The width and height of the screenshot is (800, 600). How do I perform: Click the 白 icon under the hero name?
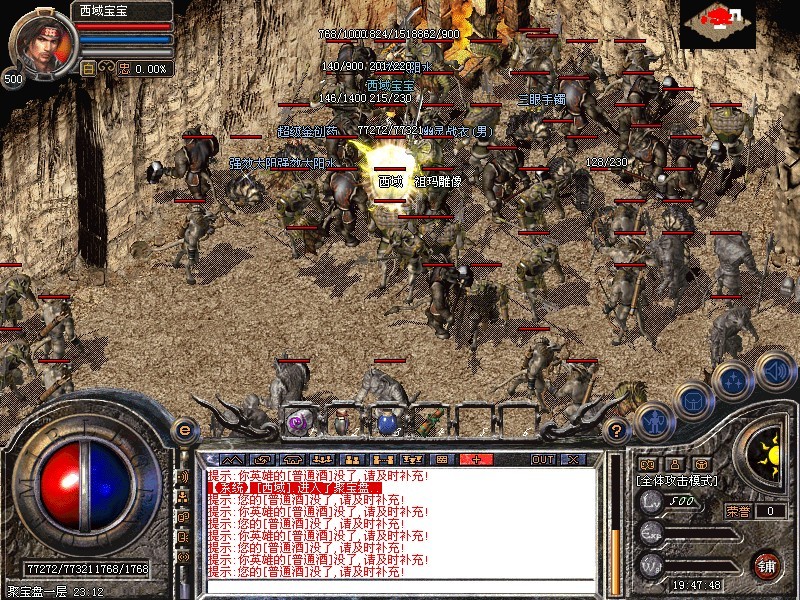[88, 69]
